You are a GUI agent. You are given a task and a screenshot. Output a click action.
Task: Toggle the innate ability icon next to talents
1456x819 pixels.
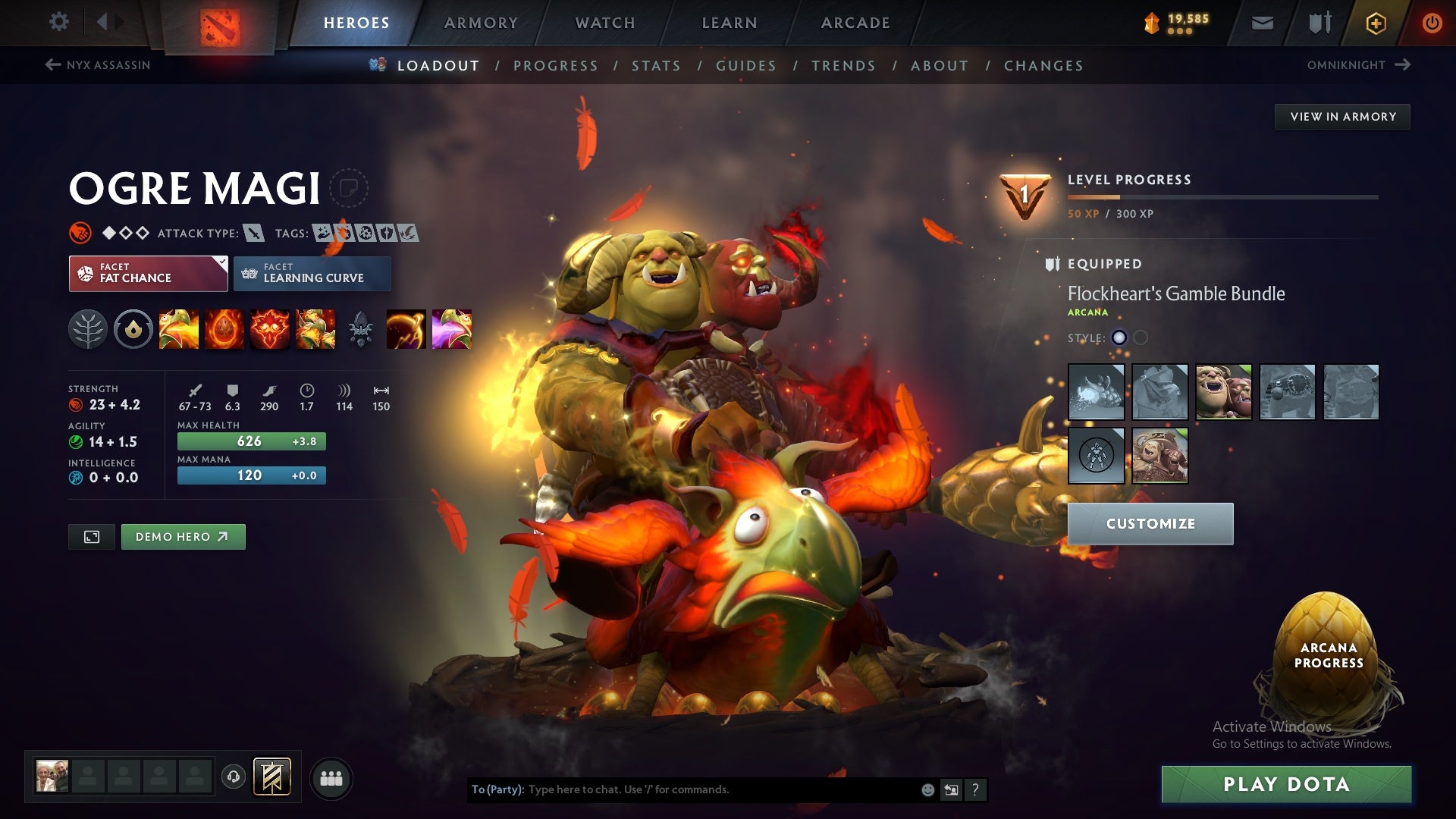click(133, 329)
